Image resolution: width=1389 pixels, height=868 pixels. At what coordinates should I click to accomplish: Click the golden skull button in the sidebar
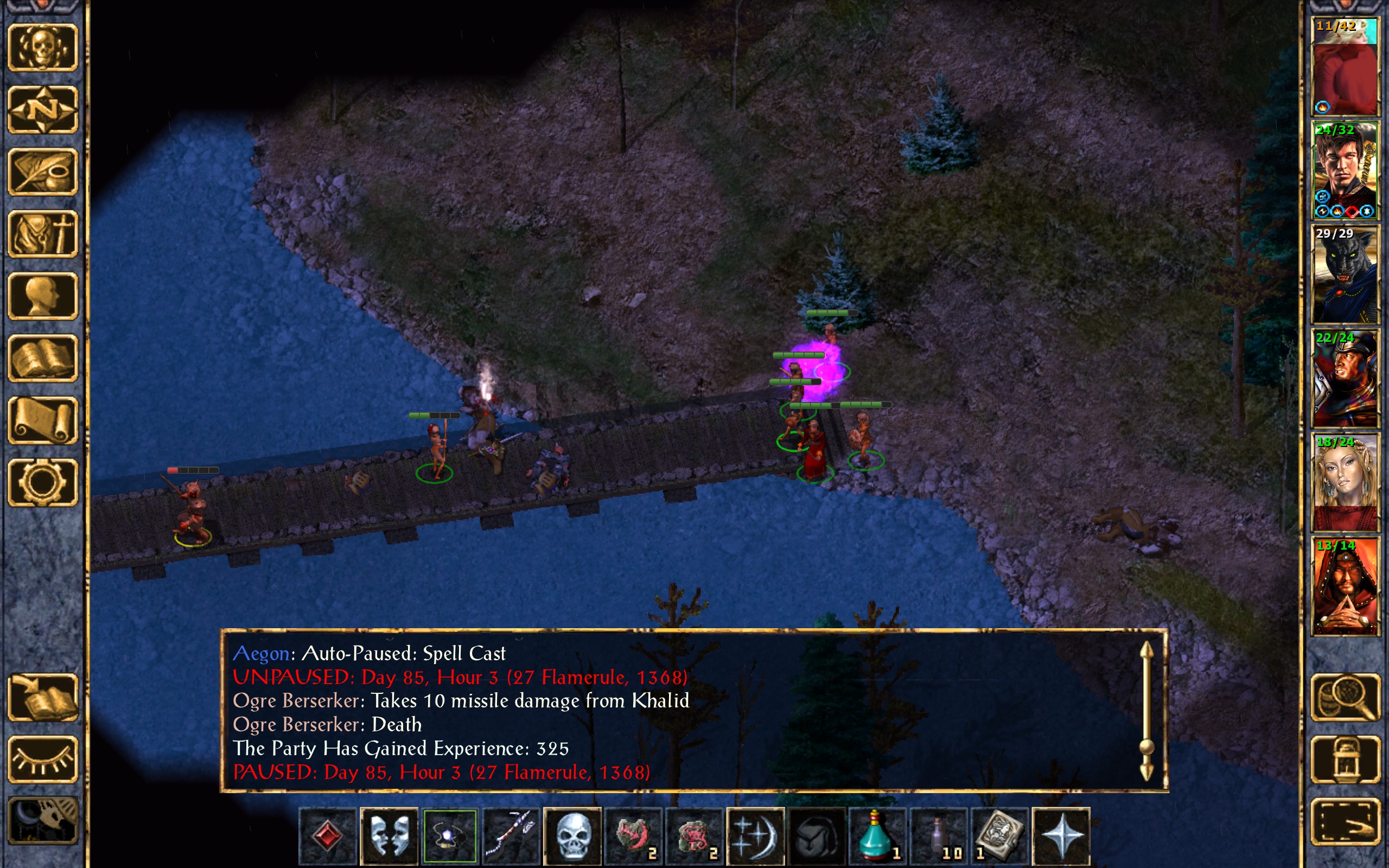point(42,48)
